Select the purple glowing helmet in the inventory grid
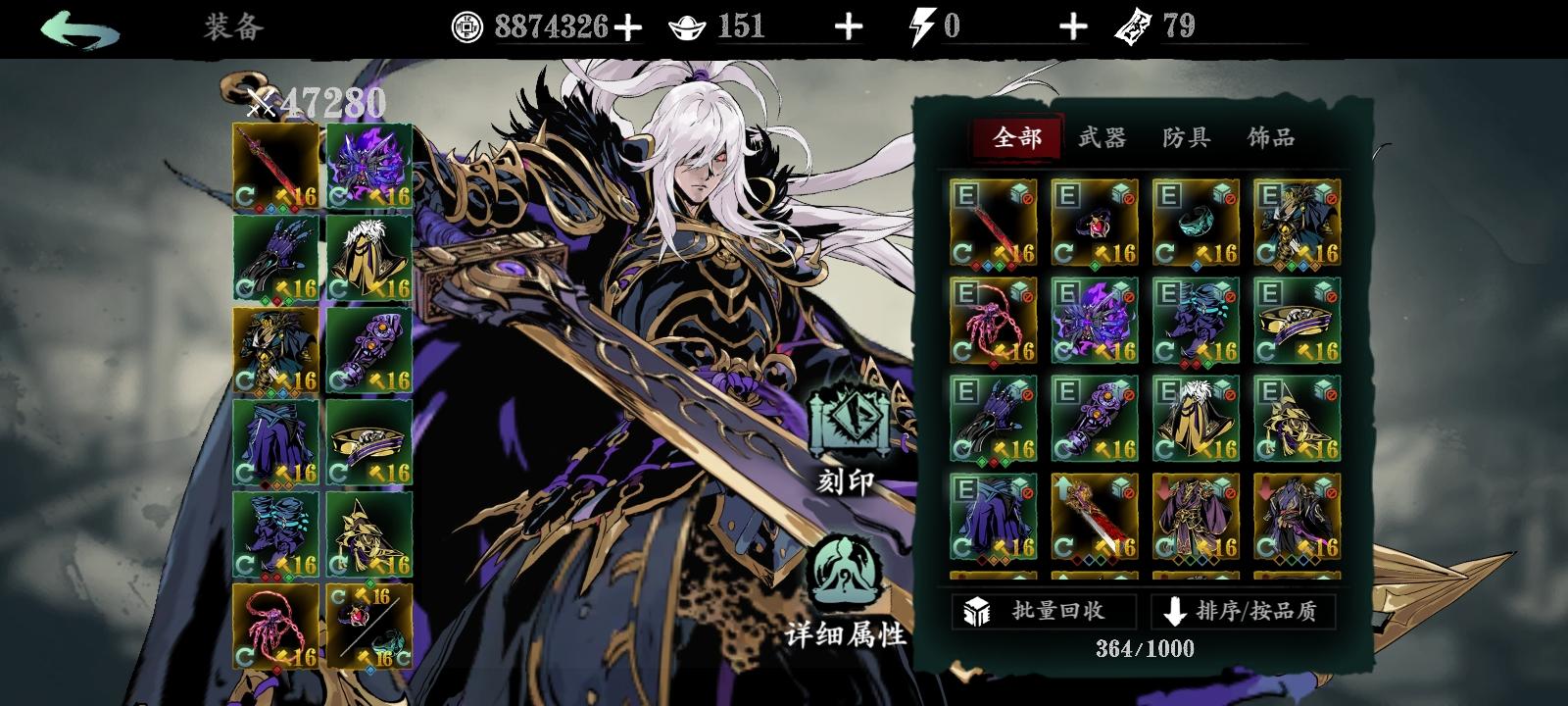 tap(1096, 324)
